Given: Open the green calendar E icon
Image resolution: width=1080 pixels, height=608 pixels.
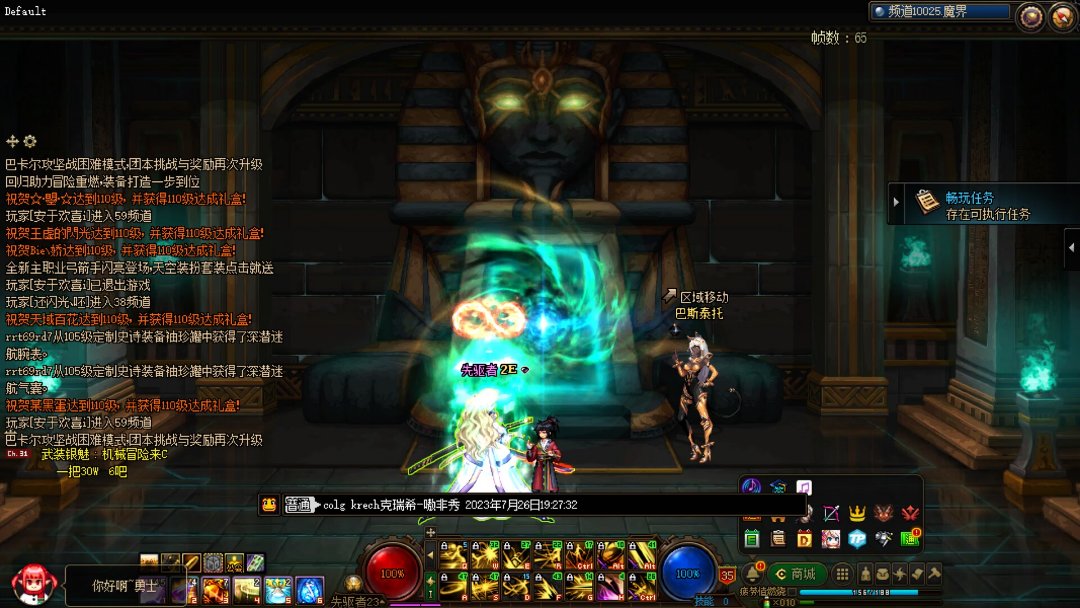Looking at the screenshot, I should [752, 539].
